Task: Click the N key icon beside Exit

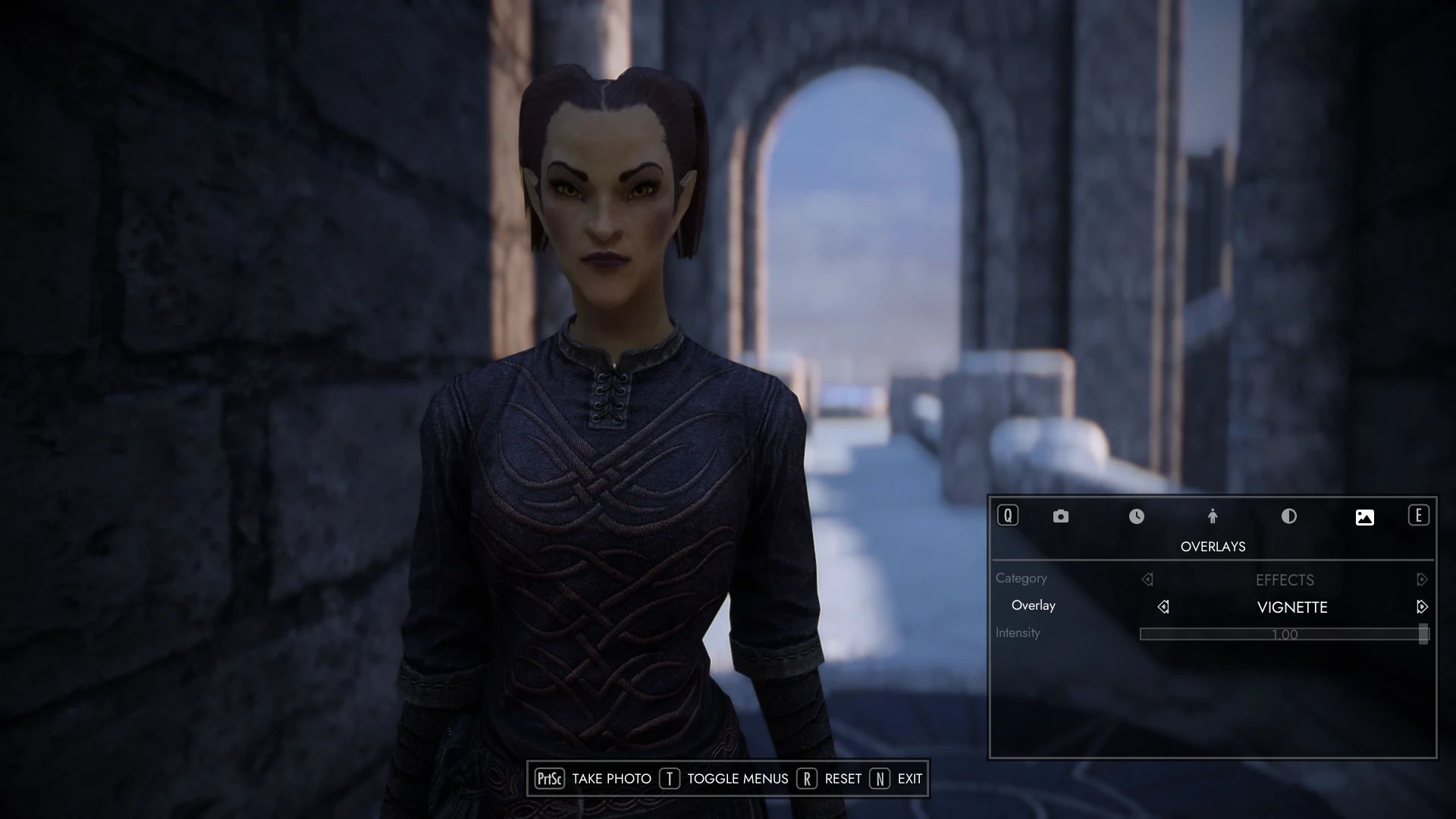Action: [879, 778]
